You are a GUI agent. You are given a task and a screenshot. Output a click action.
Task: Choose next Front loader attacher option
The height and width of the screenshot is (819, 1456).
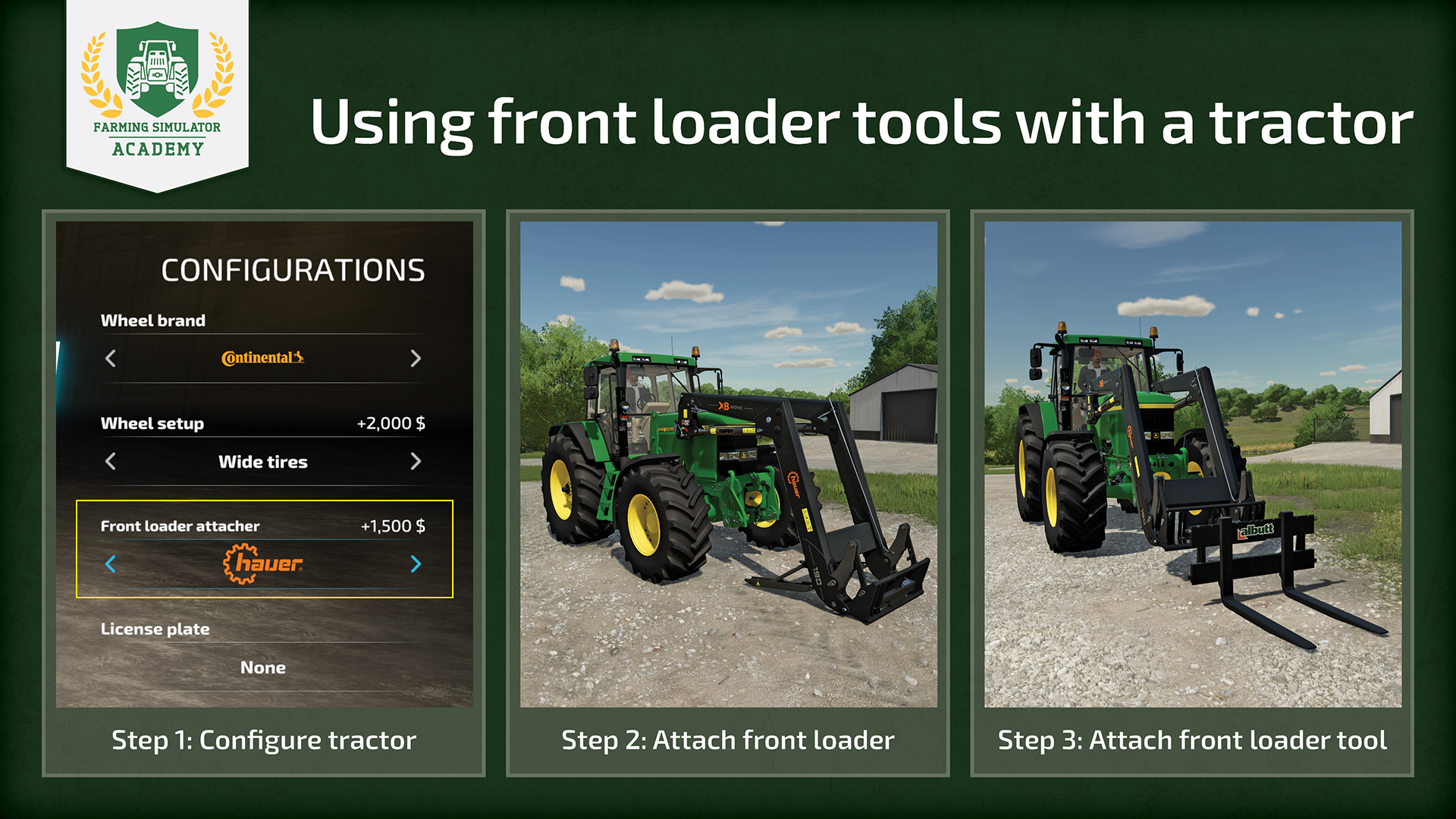[415, 563]
